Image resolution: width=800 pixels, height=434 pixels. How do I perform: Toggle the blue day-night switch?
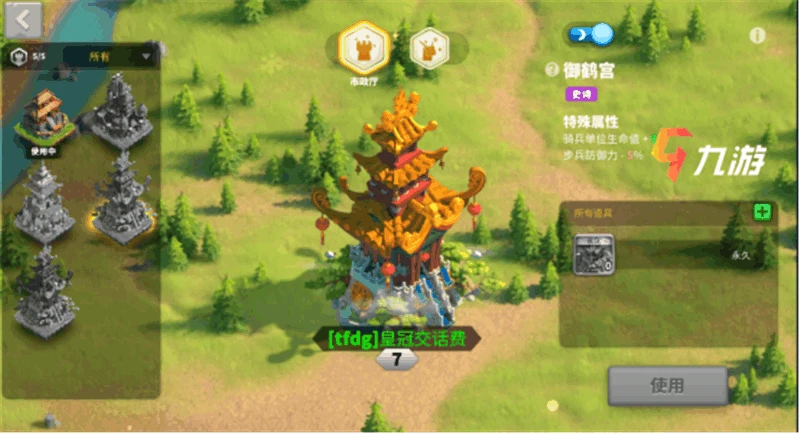(x=590, y=35)
